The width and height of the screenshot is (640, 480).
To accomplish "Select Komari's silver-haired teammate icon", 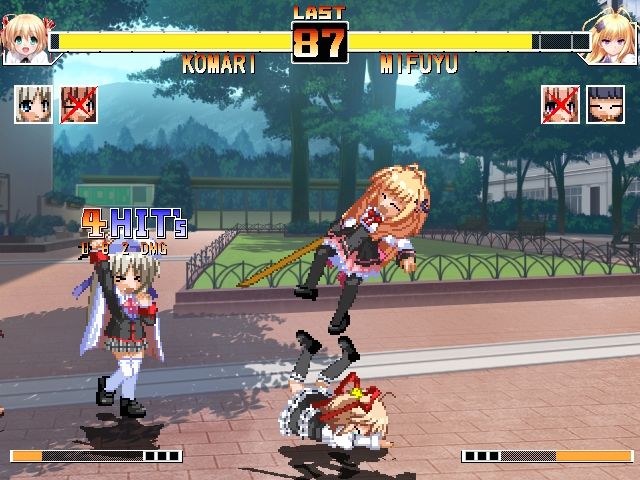I will click(33, 104).
